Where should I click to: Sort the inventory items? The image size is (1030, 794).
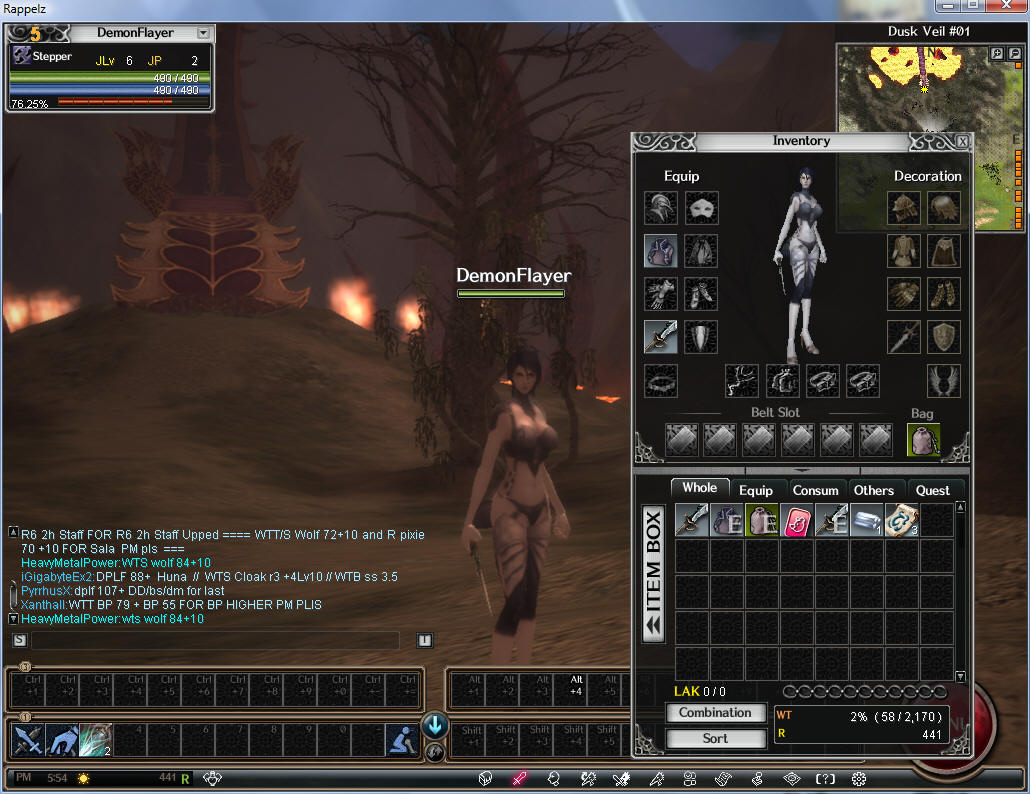pyautogui.click(x=715, y=738)
